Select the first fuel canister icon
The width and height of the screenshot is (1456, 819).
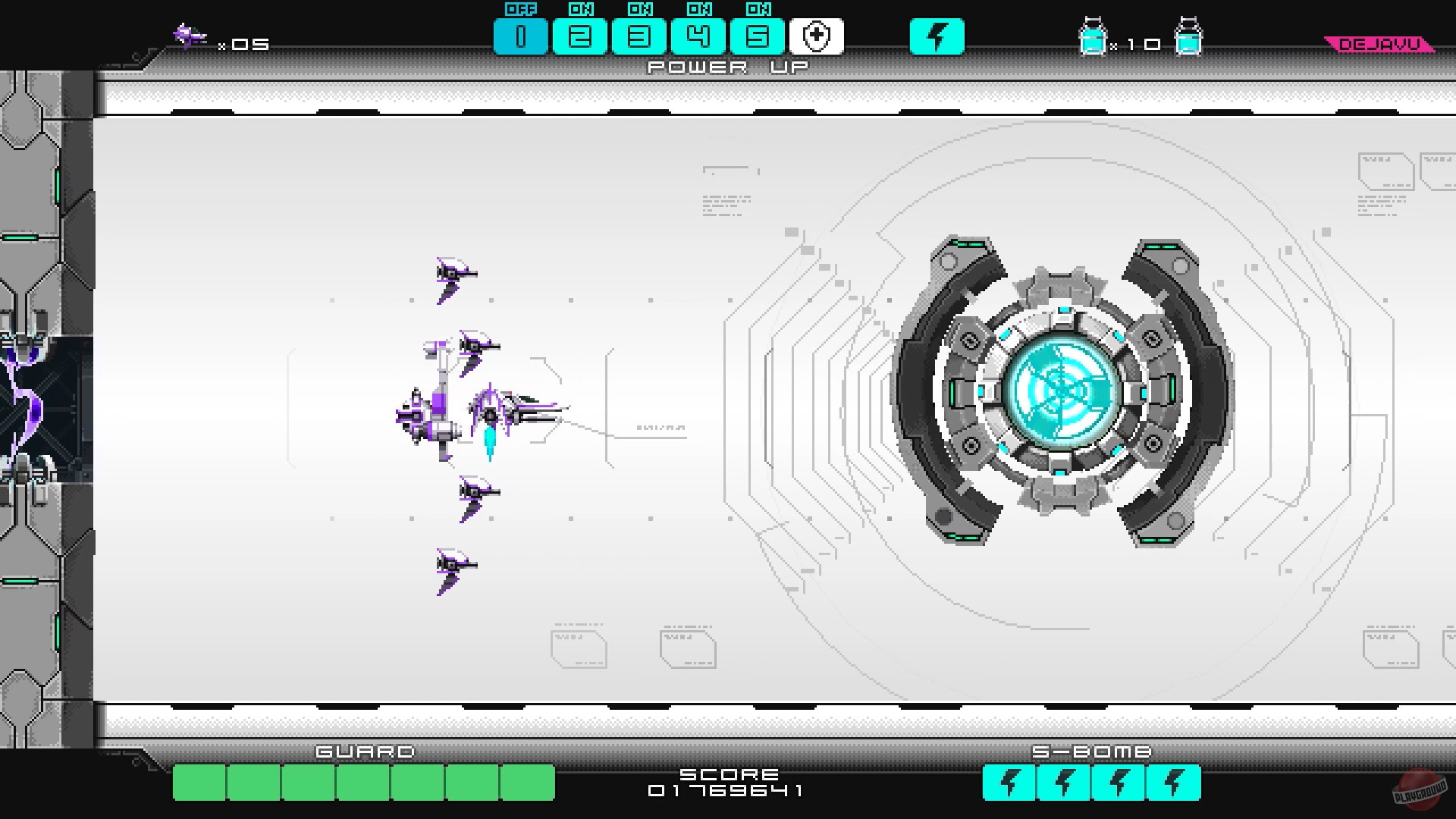[1094, 35]
